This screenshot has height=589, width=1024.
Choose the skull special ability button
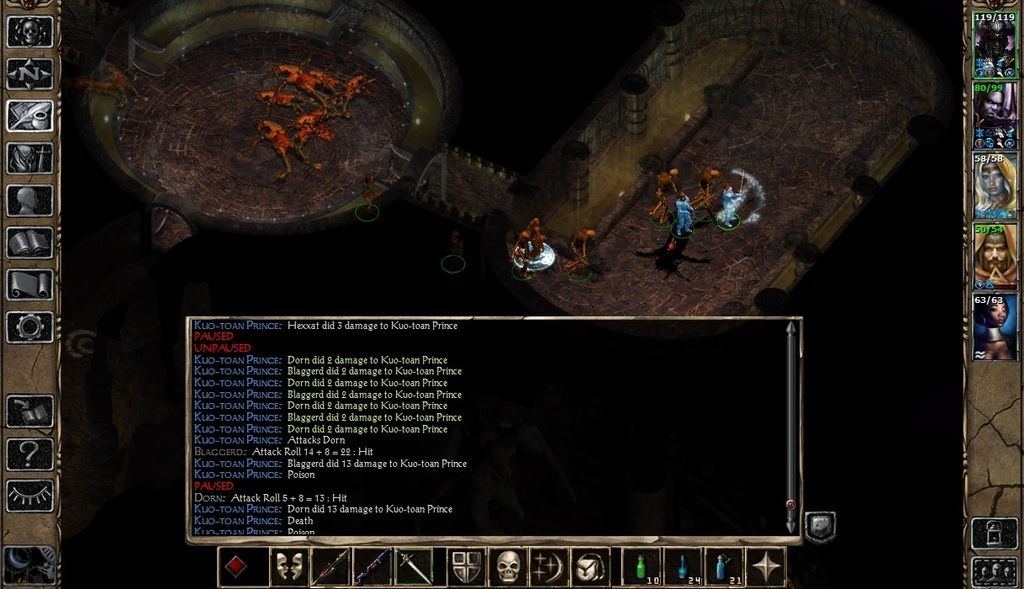pyautogui.click(x=510, y=568)
